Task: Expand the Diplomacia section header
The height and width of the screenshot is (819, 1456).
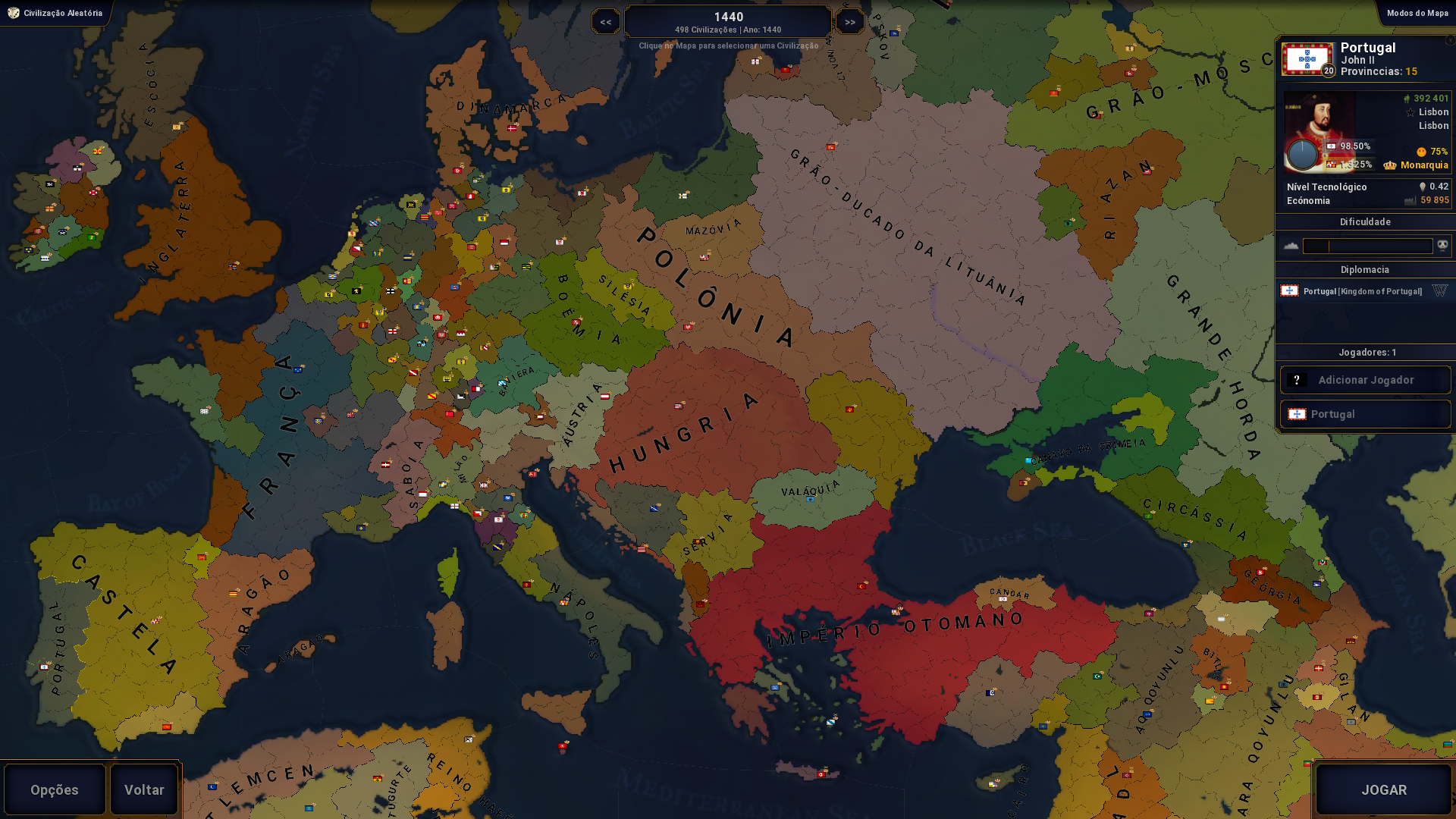Action: 1365,269
